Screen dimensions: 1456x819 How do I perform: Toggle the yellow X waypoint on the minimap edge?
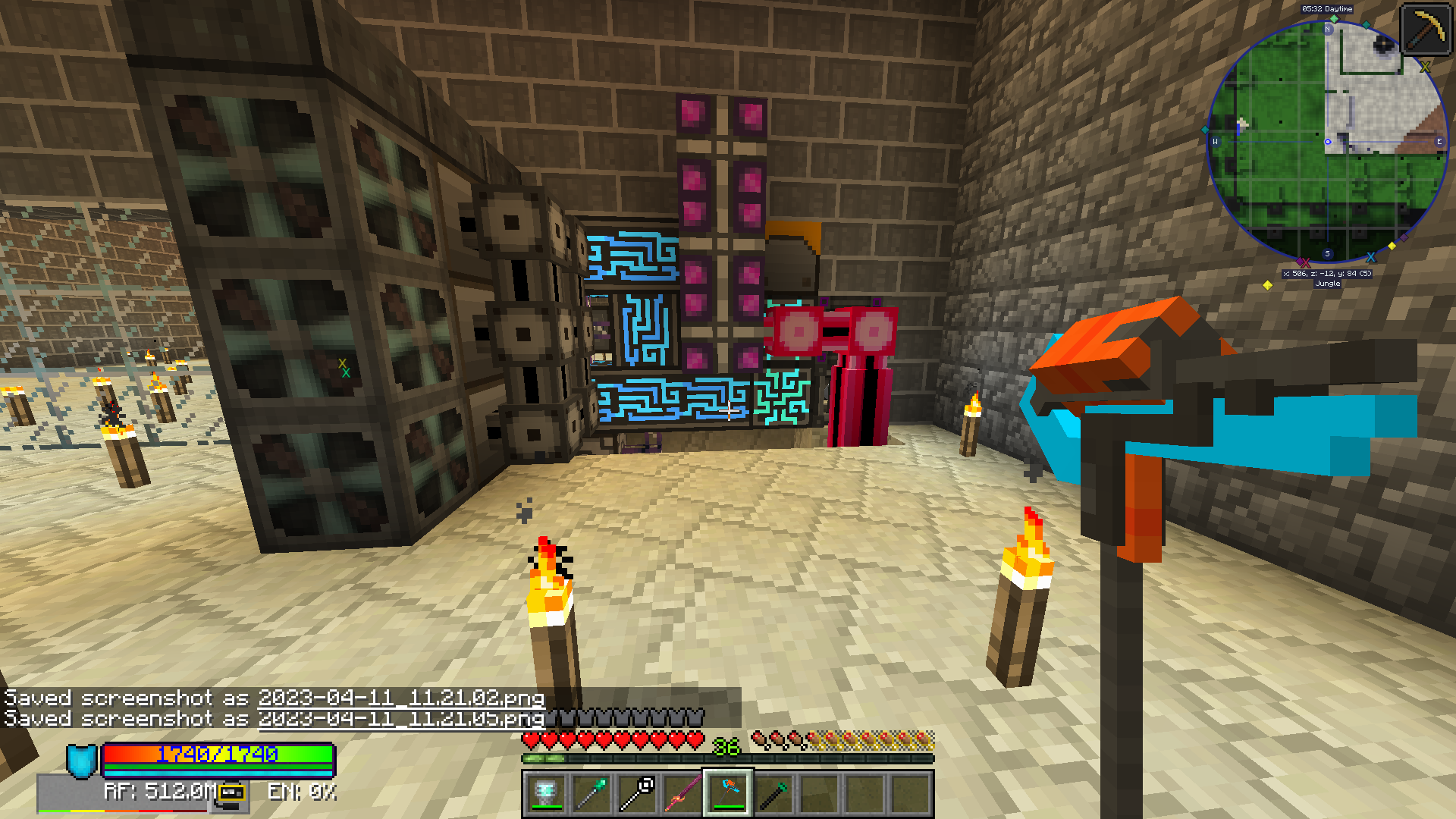tap(1425, 67)
